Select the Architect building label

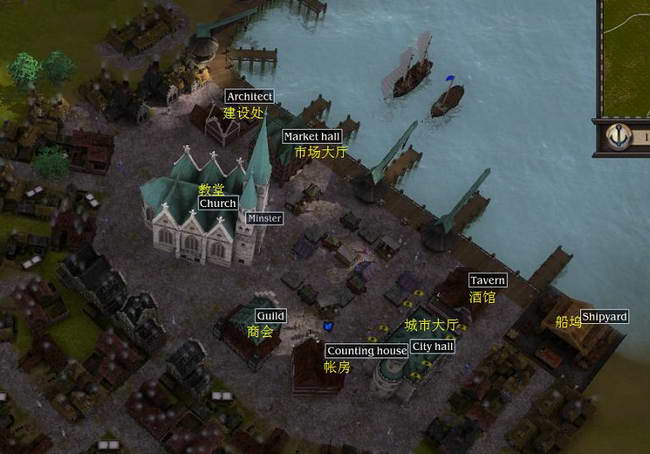[x=249, y=96]
